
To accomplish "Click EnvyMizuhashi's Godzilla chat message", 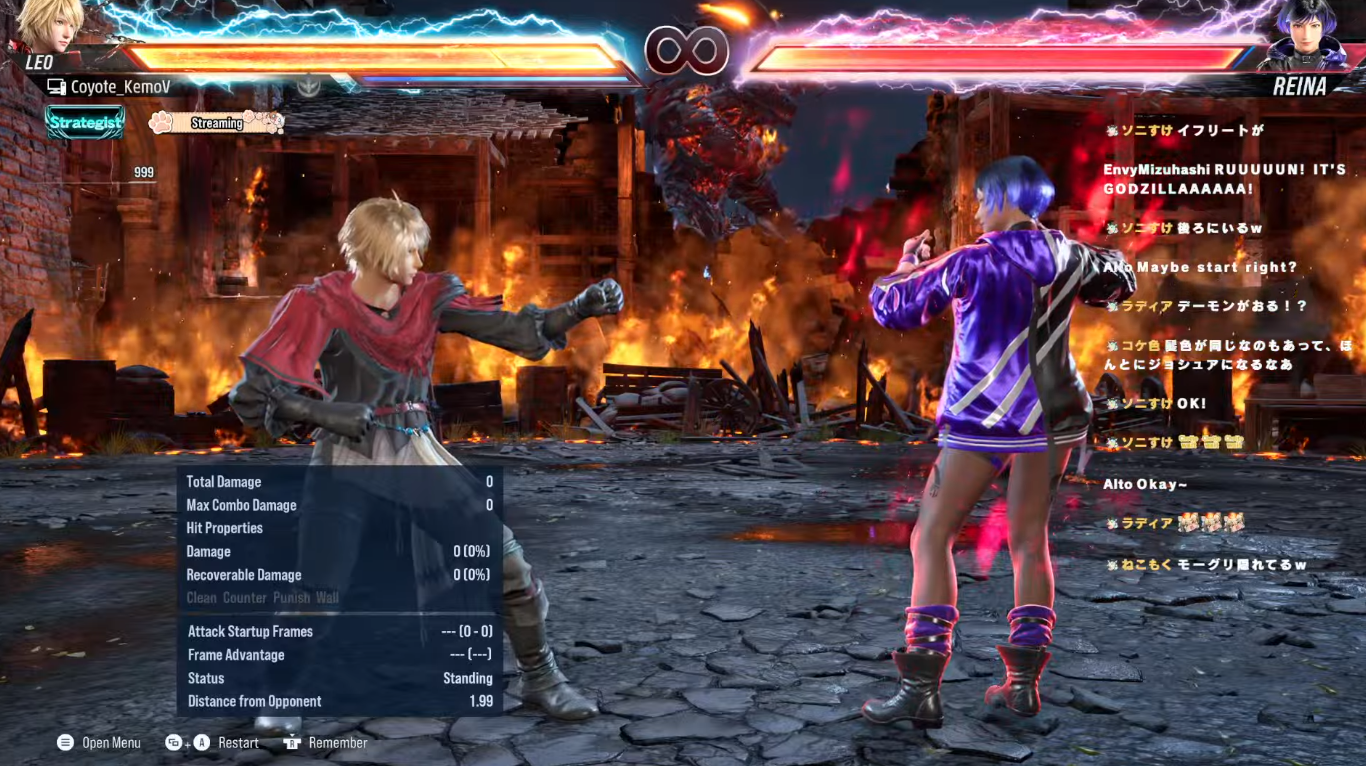I will tap(1224, 179).
